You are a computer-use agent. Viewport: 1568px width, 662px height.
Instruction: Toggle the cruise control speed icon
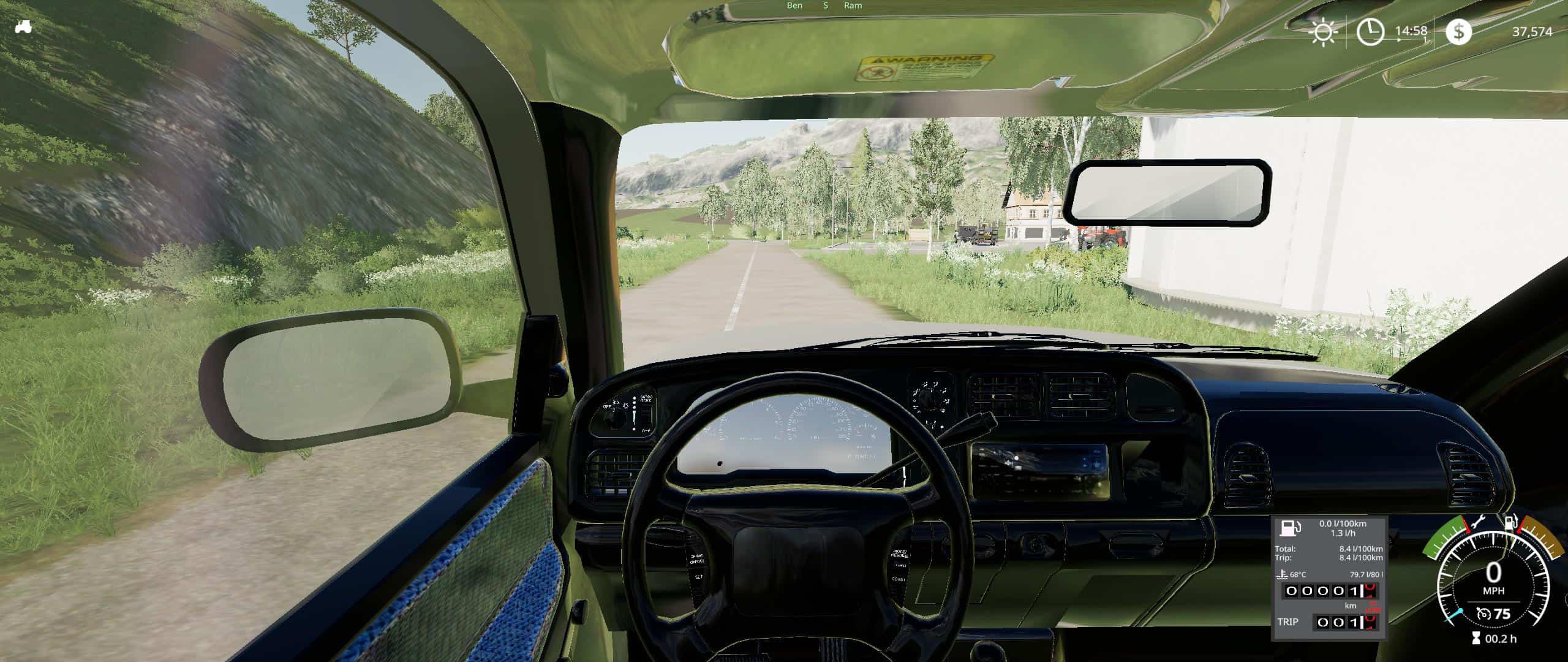(x=1483, y=614)
